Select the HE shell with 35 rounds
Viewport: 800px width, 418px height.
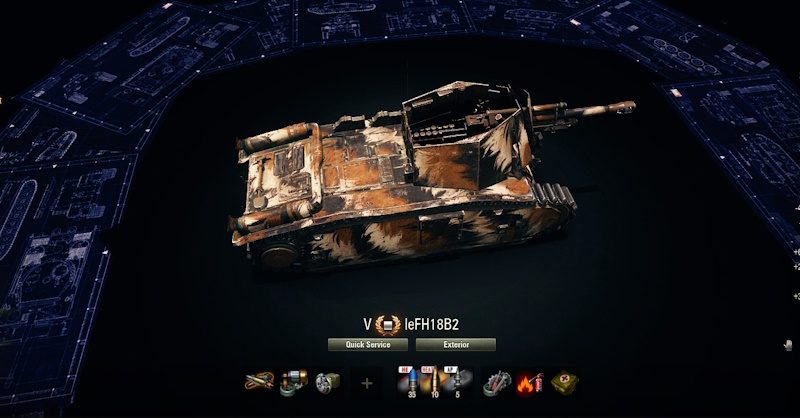pos(408,382)
